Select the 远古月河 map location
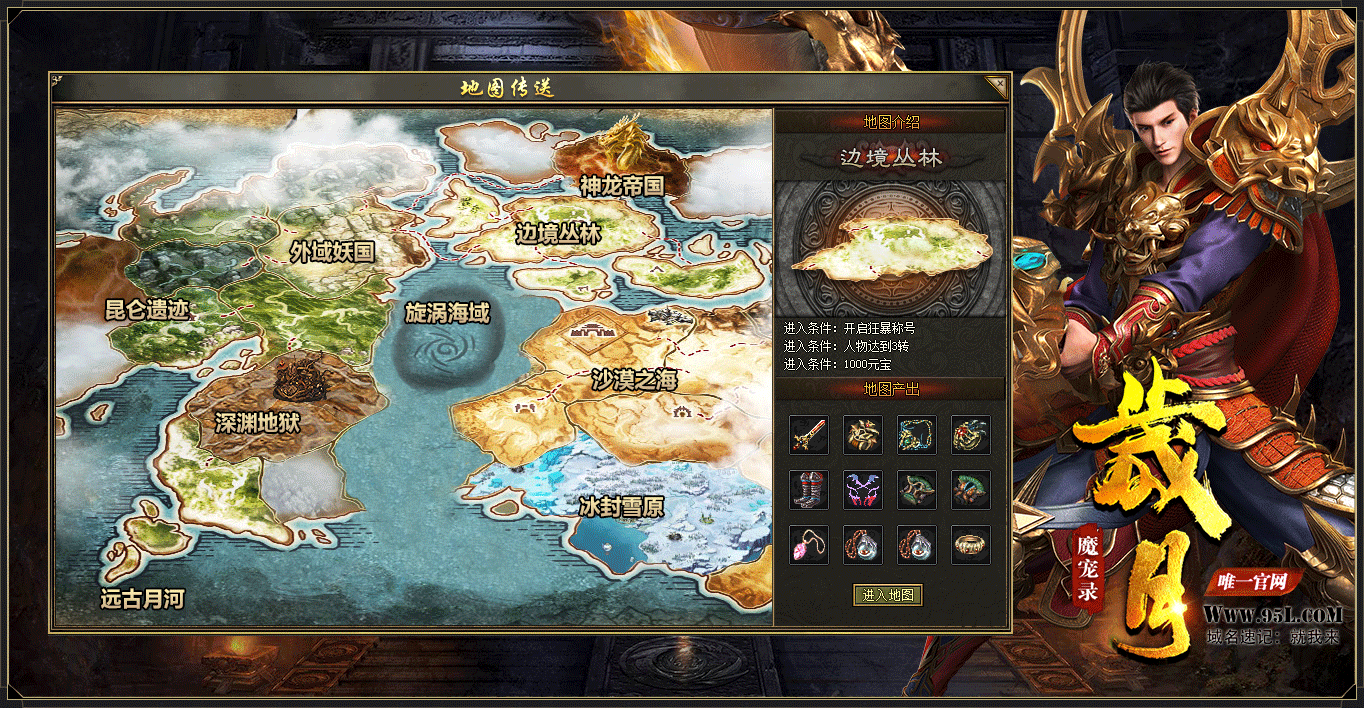Viewport: 1364px width, 708px height. [142, 599]
